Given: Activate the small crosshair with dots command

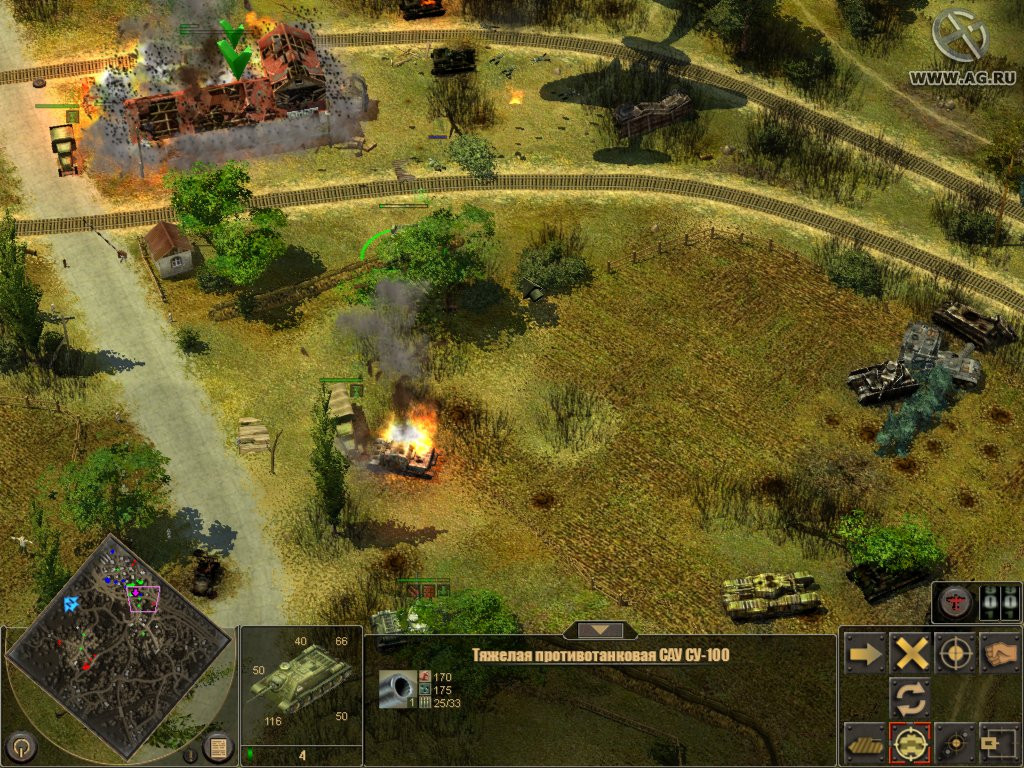Looking at the screenshot, I should (955, 742).
